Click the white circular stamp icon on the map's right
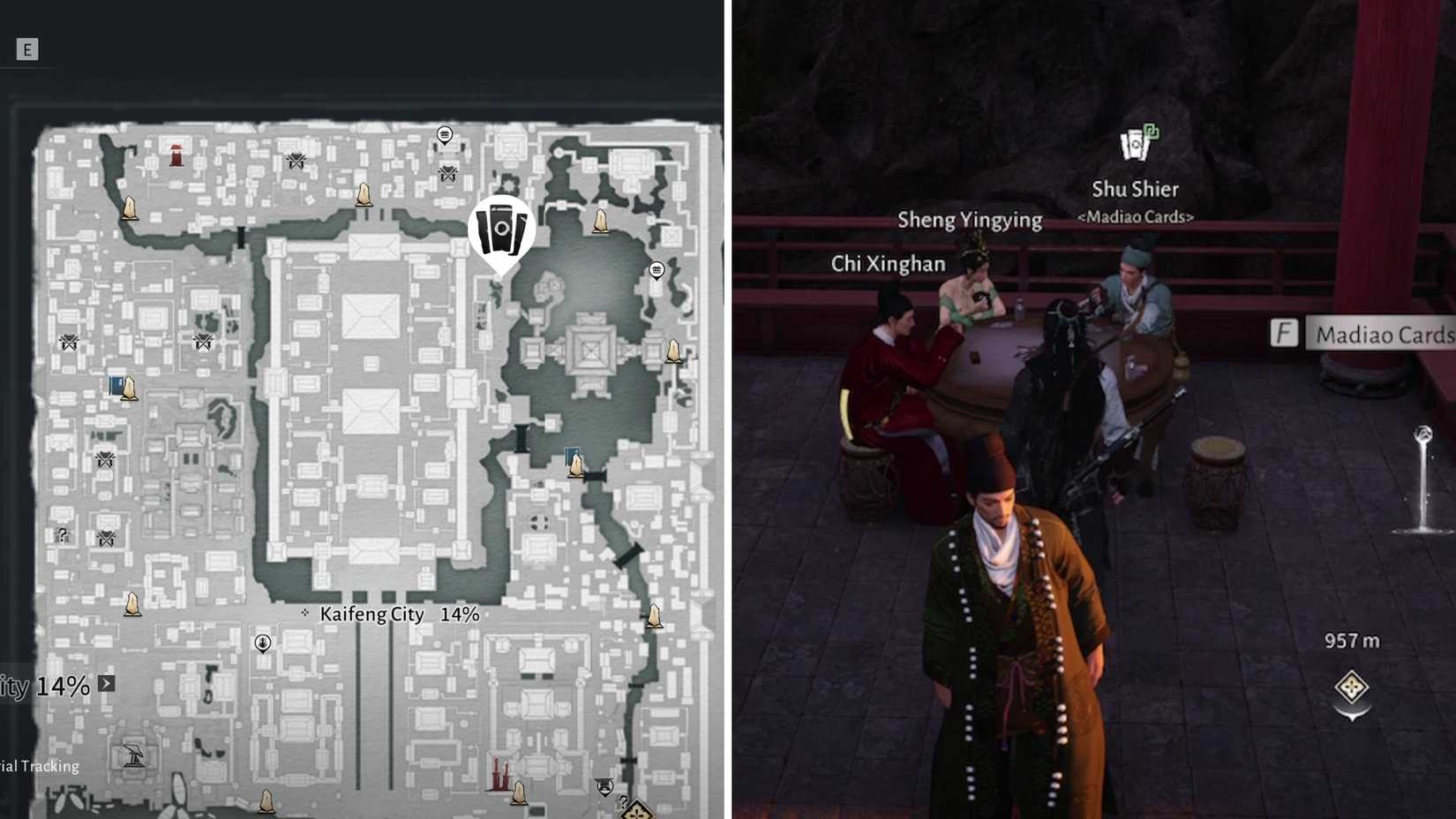 click(x=657, y=271)
